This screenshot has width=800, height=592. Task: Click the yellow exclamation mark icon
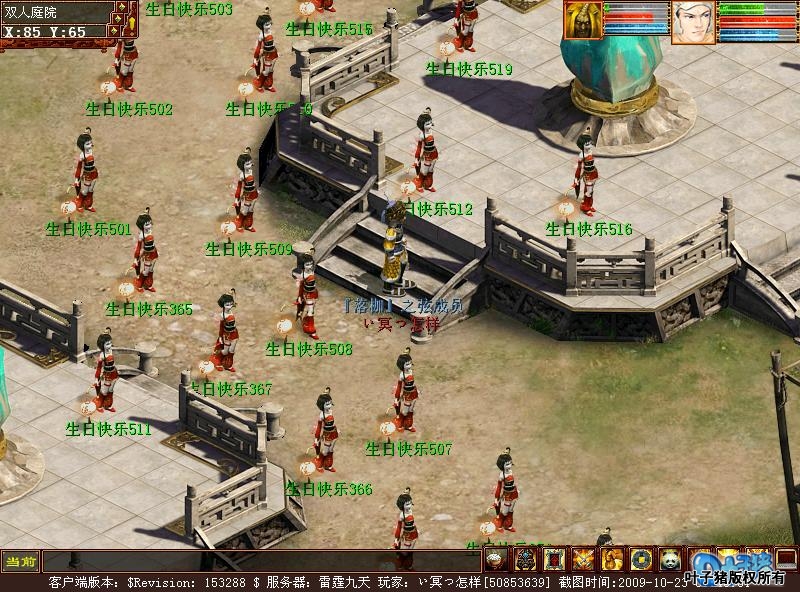pos(130,19)
